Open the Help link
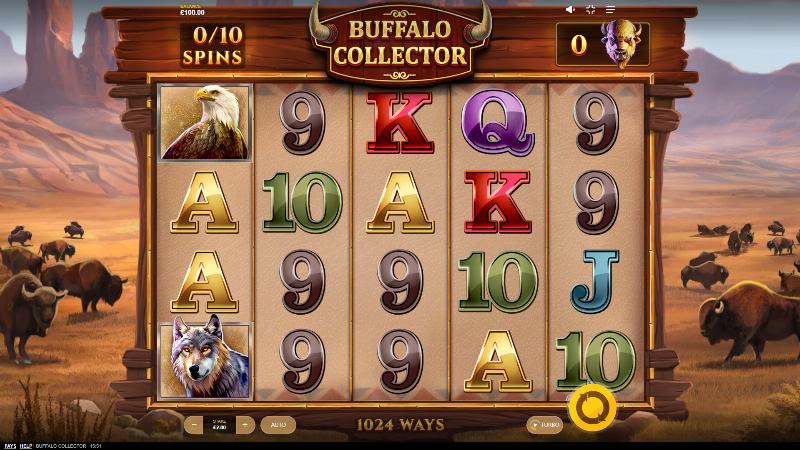 click(x=26, y=445)
